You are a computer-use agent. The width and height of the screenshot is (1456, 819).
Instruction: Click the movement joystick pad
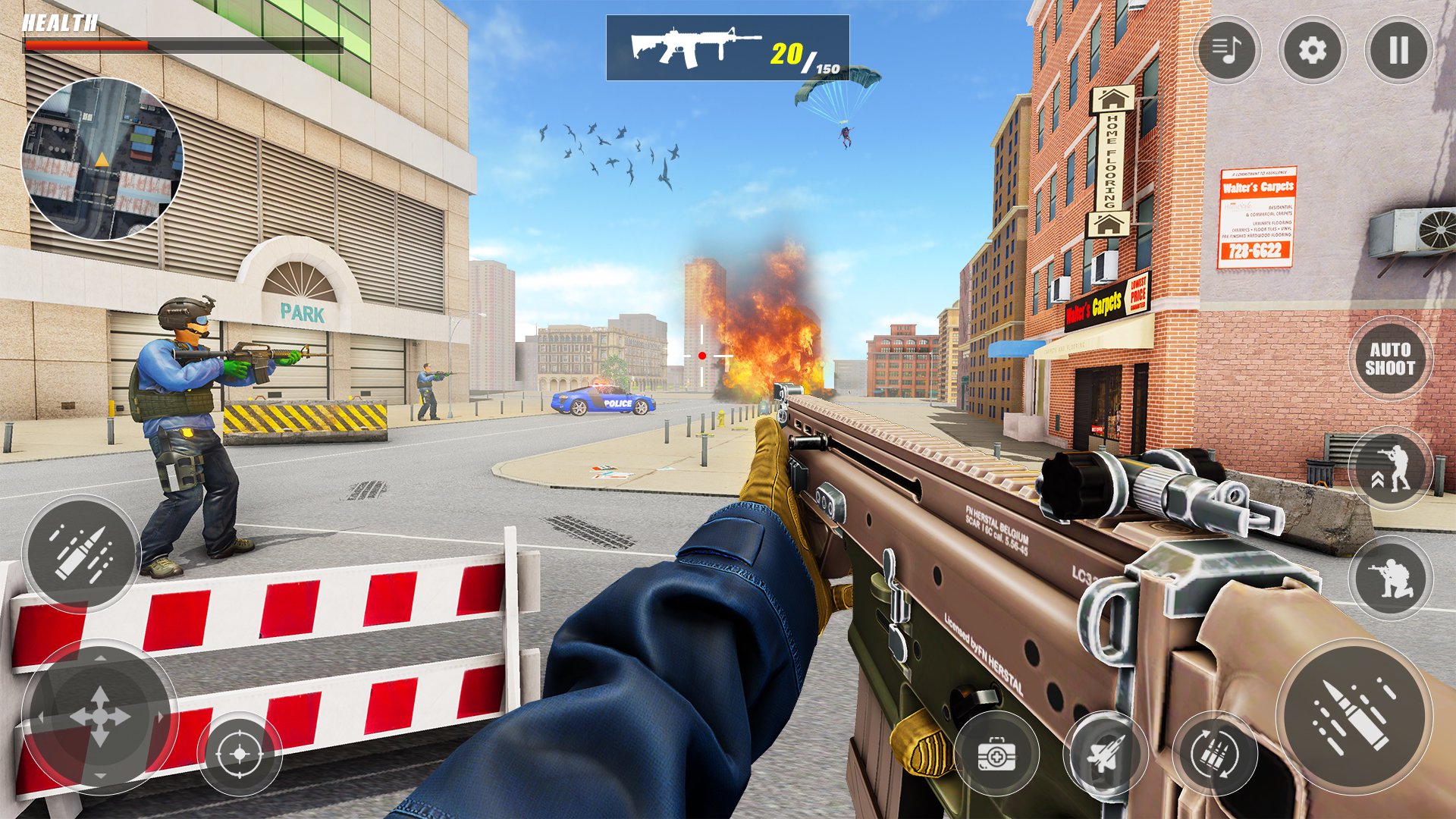(100, 717)
